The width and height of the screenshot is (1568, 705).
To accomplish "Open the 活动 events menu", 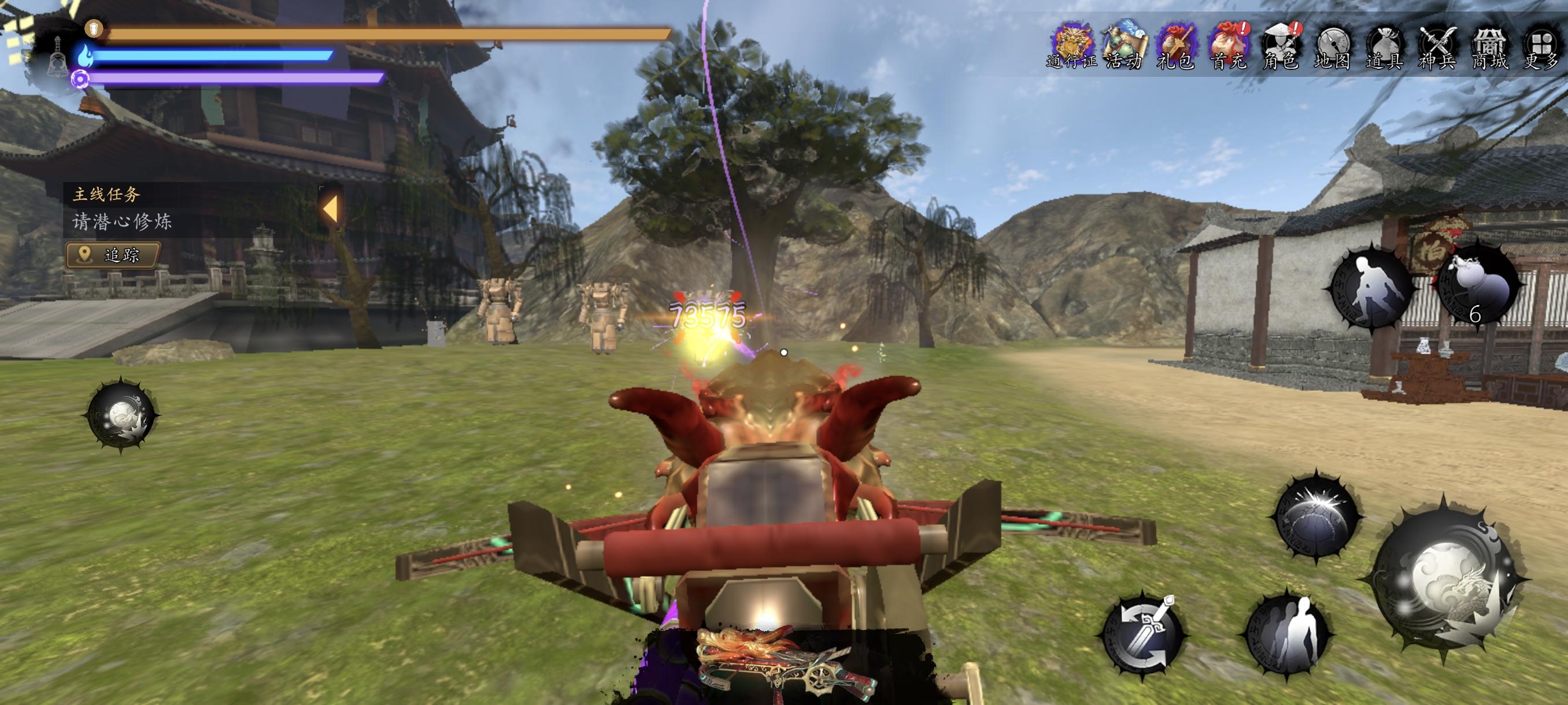I will 1125,44.
